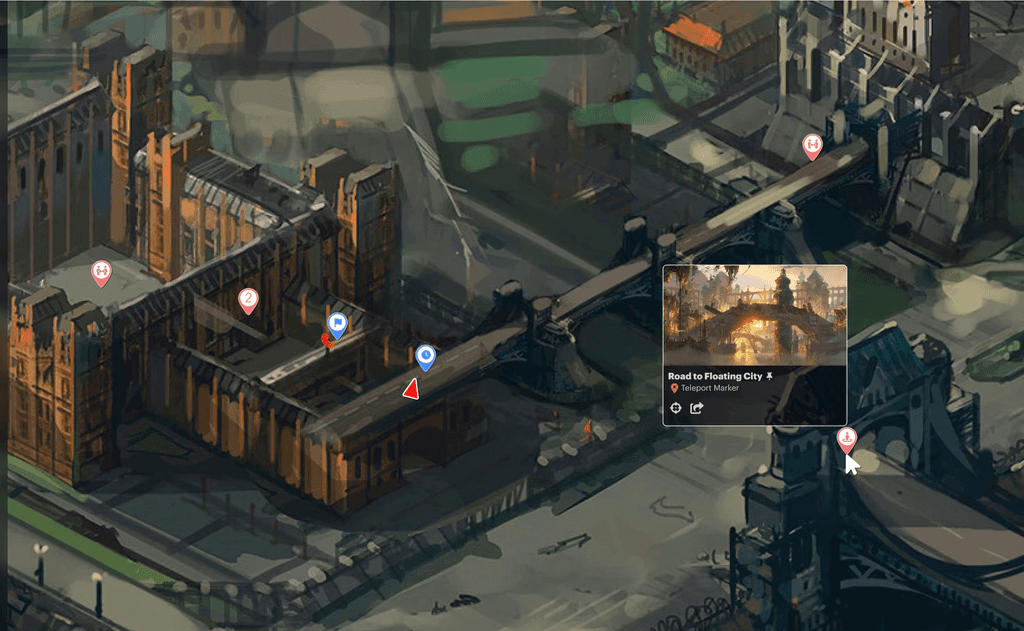This screenshot has width=1024, height=631.
Task: Pin the Road to Floating City card
Action: click(x=770, y=375)
